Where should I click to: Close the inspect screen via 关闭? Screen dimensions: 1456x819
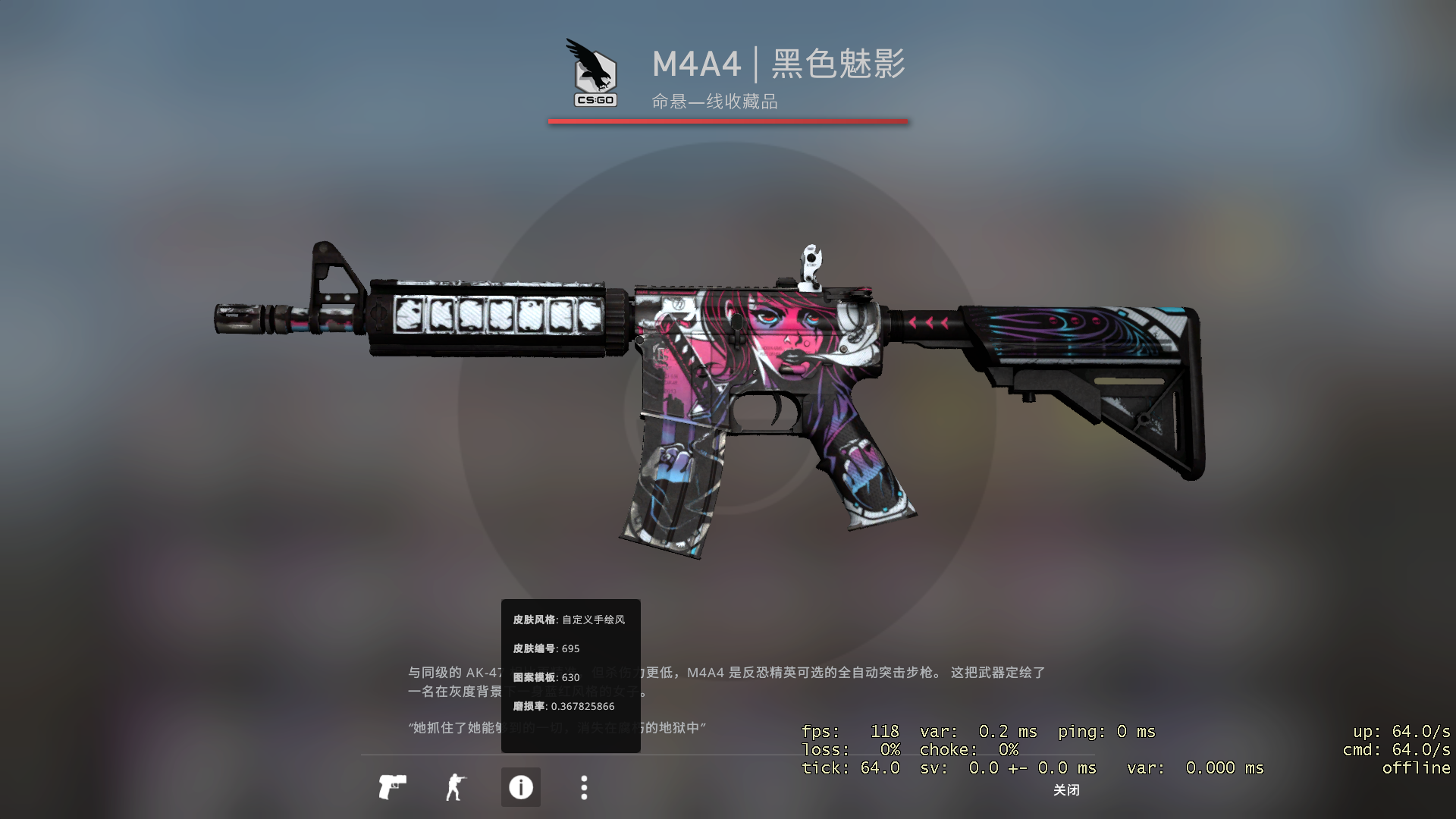tap(1066, 790)
